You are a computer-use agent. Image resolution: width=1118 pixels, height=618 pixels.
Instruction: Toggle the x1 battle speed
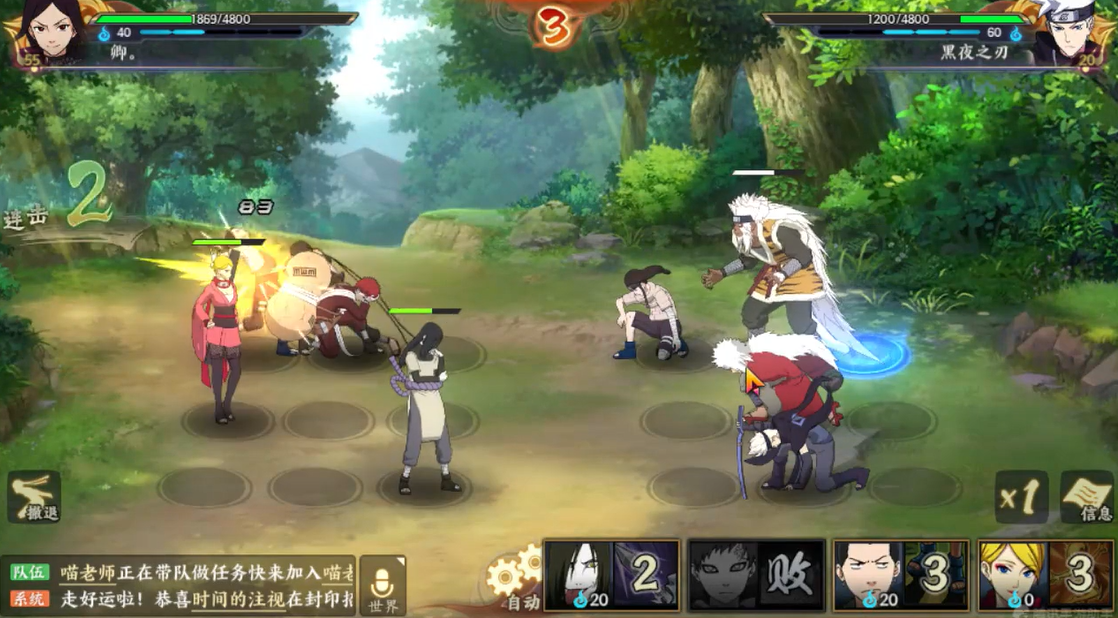coord(1021,496)
